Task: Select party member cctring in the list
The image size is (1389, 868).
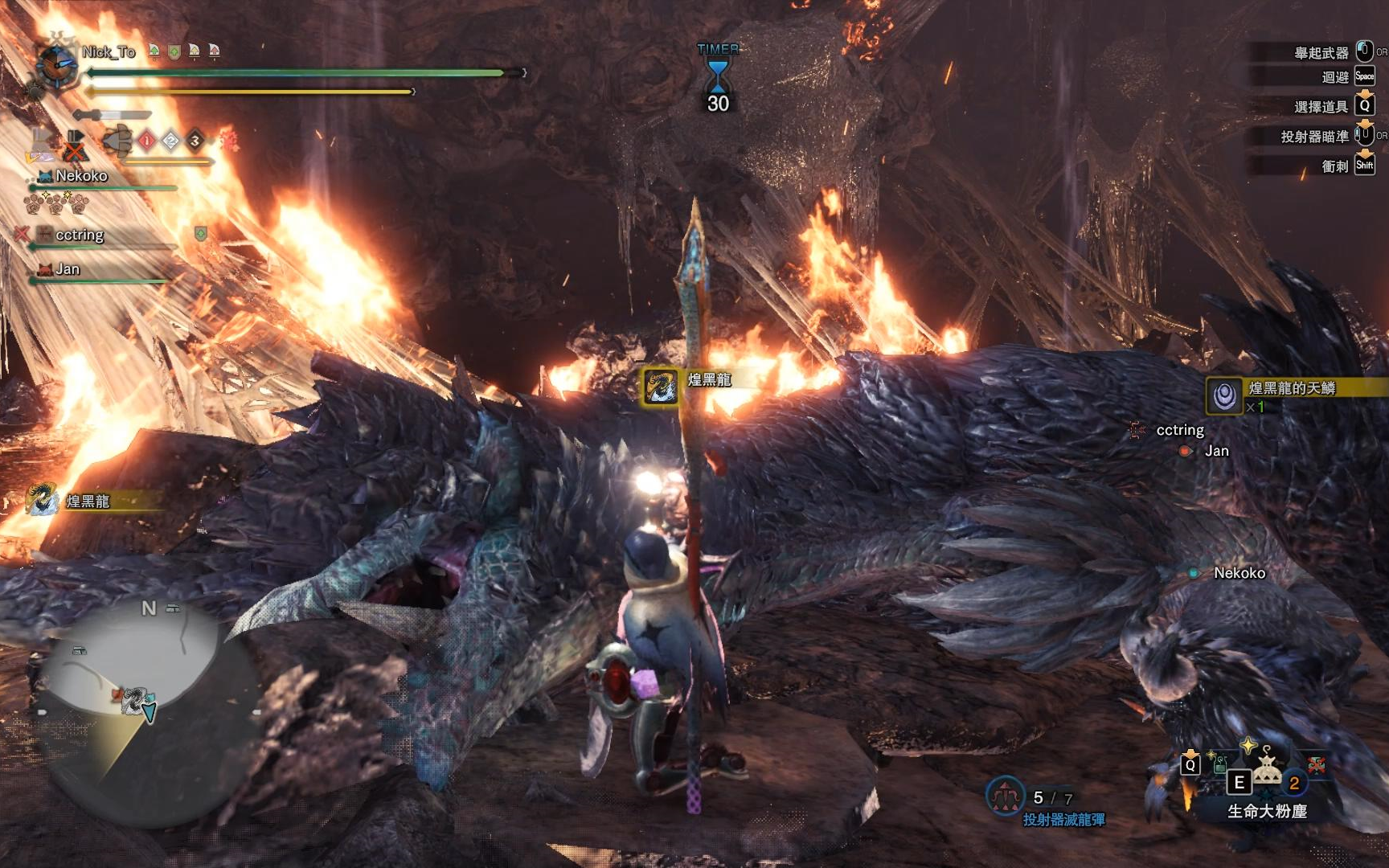Action: (79, 235)
